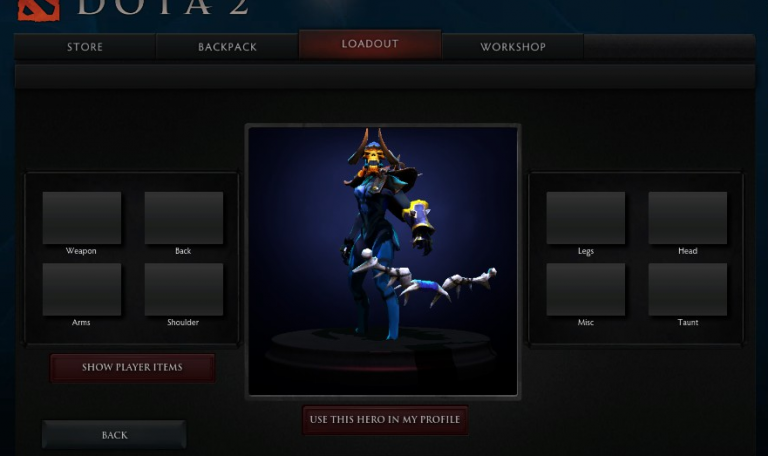768x456 pixels.
Task: Click the Head equipment slot
Action: pyautogui.click(x=687, y=218)
